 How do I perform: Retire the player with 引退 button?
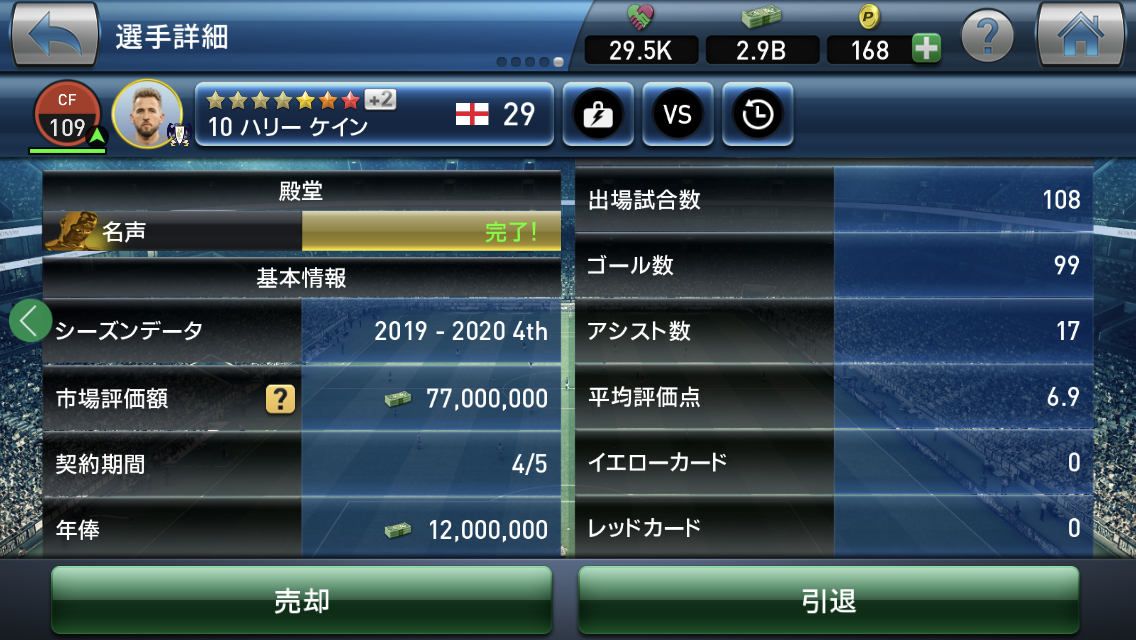click(828, 600)
